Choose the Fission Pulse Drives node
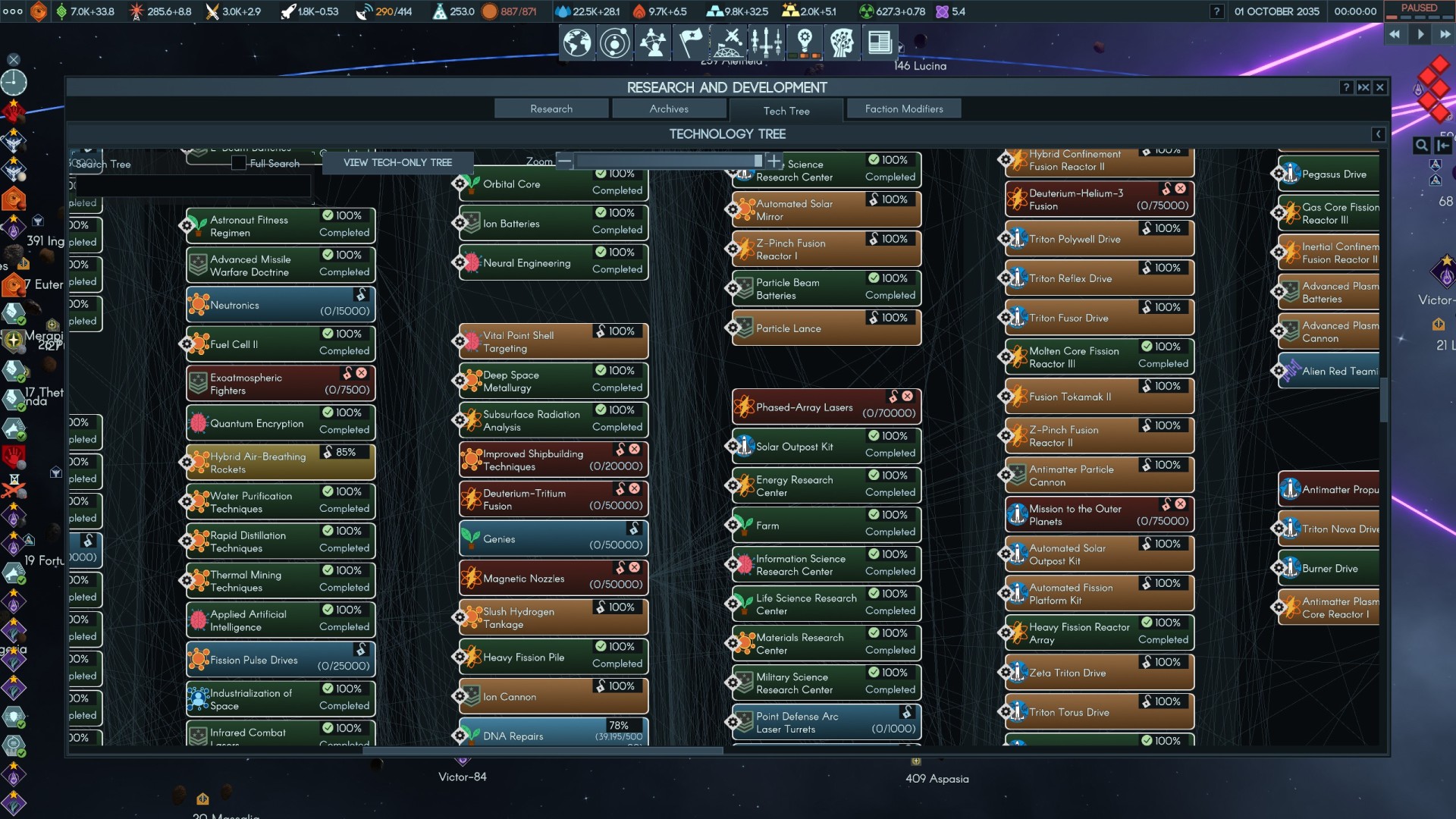Image resolution: width=1456 pixels, height=819 pixels. pyautogui.click(x=281, y=660)
